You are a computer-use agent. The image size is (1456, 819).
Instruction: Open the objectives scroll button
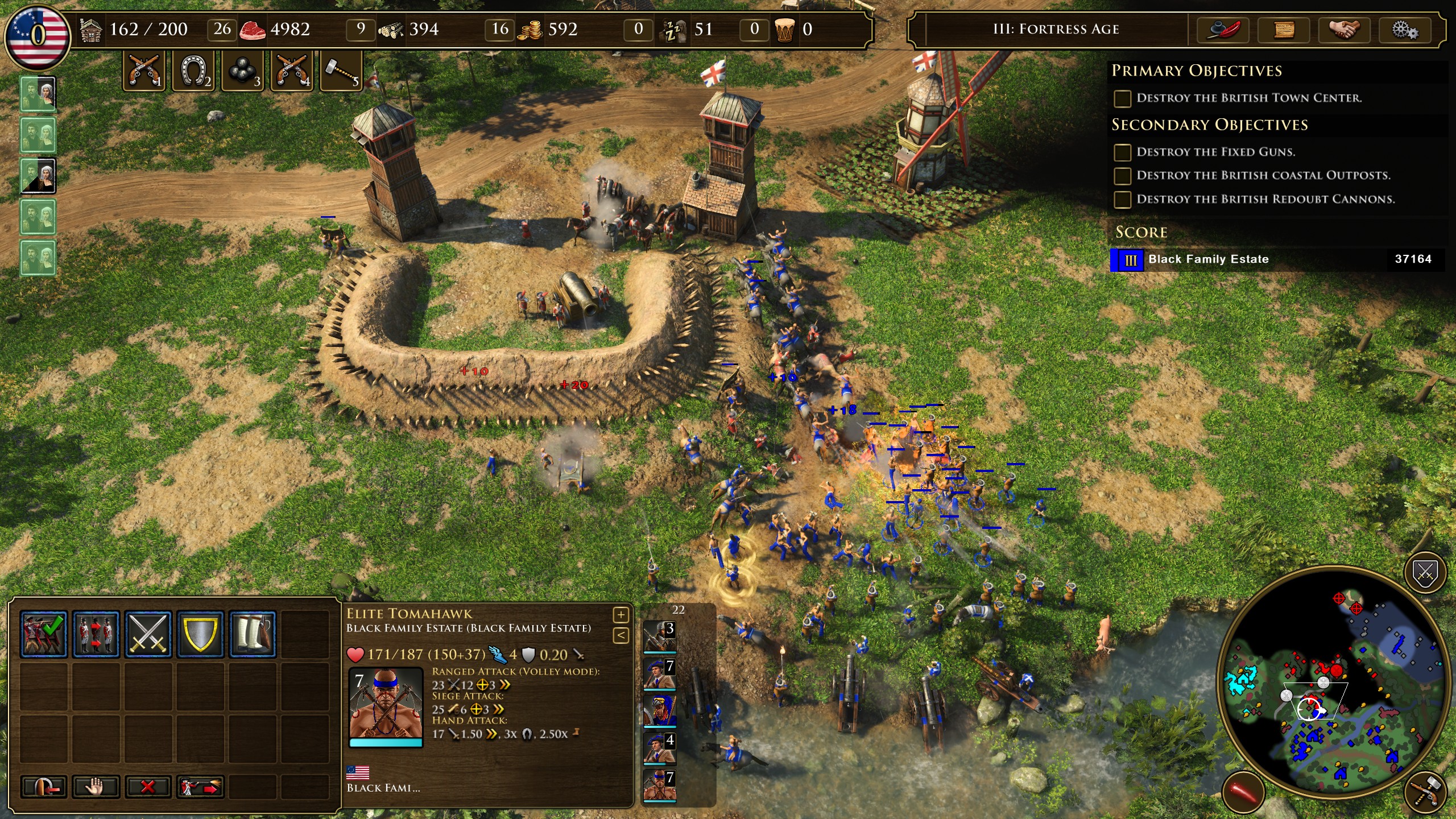click(x=1284, y=30)
